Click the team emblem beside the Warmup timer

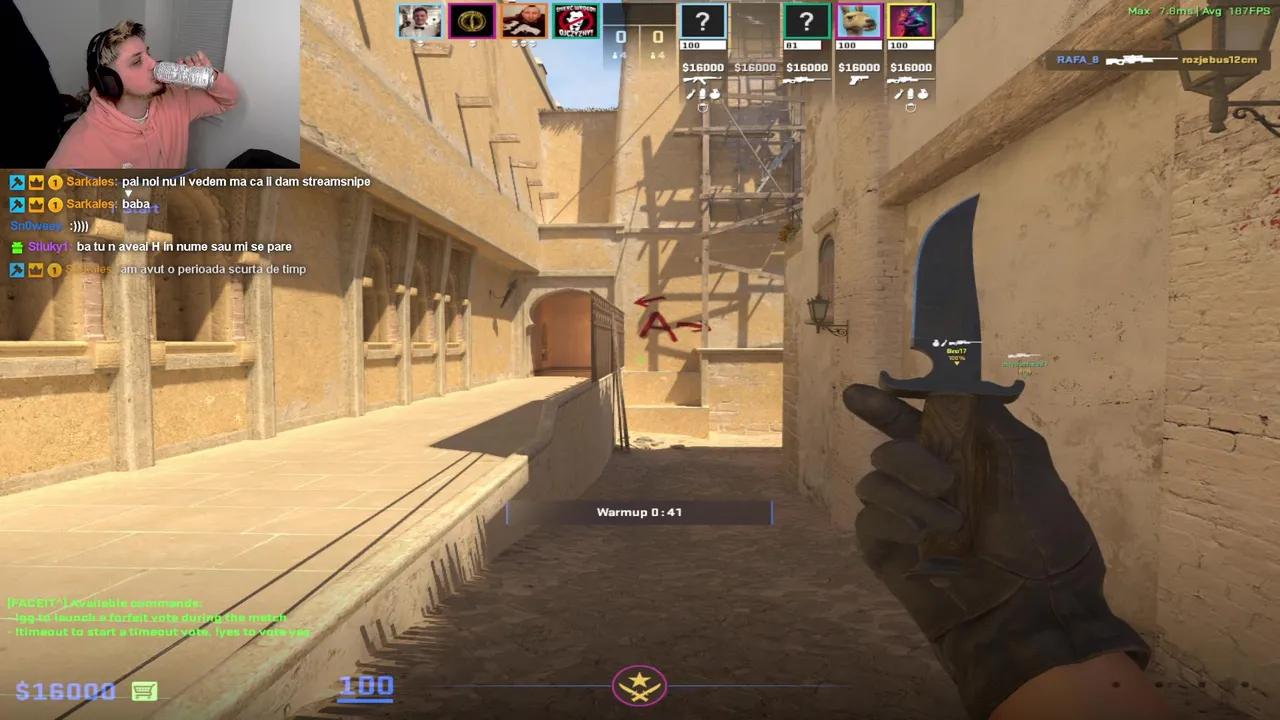click(x=639, y=686)
